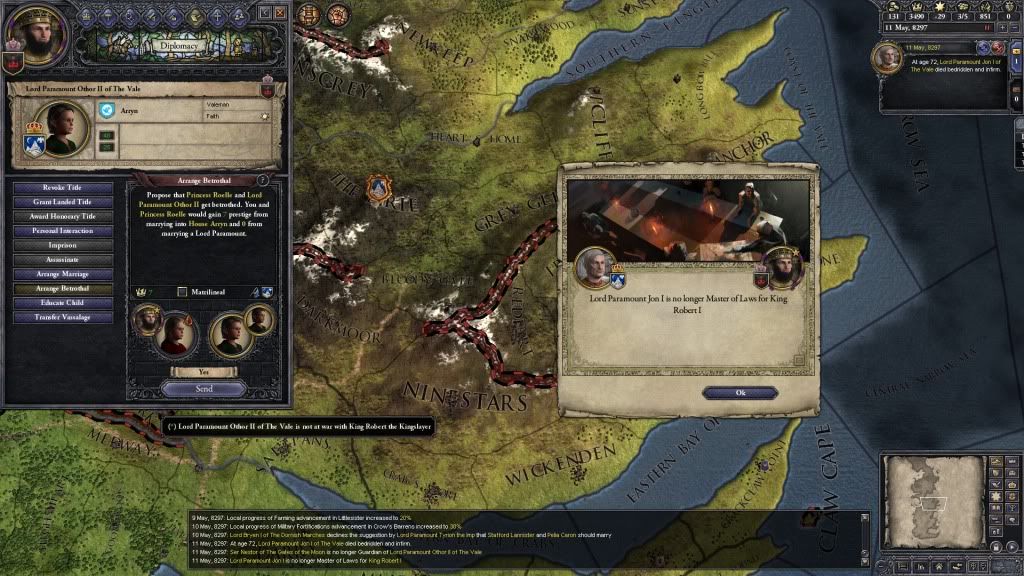Open Award Honorary Title

[x=62, y=217]
